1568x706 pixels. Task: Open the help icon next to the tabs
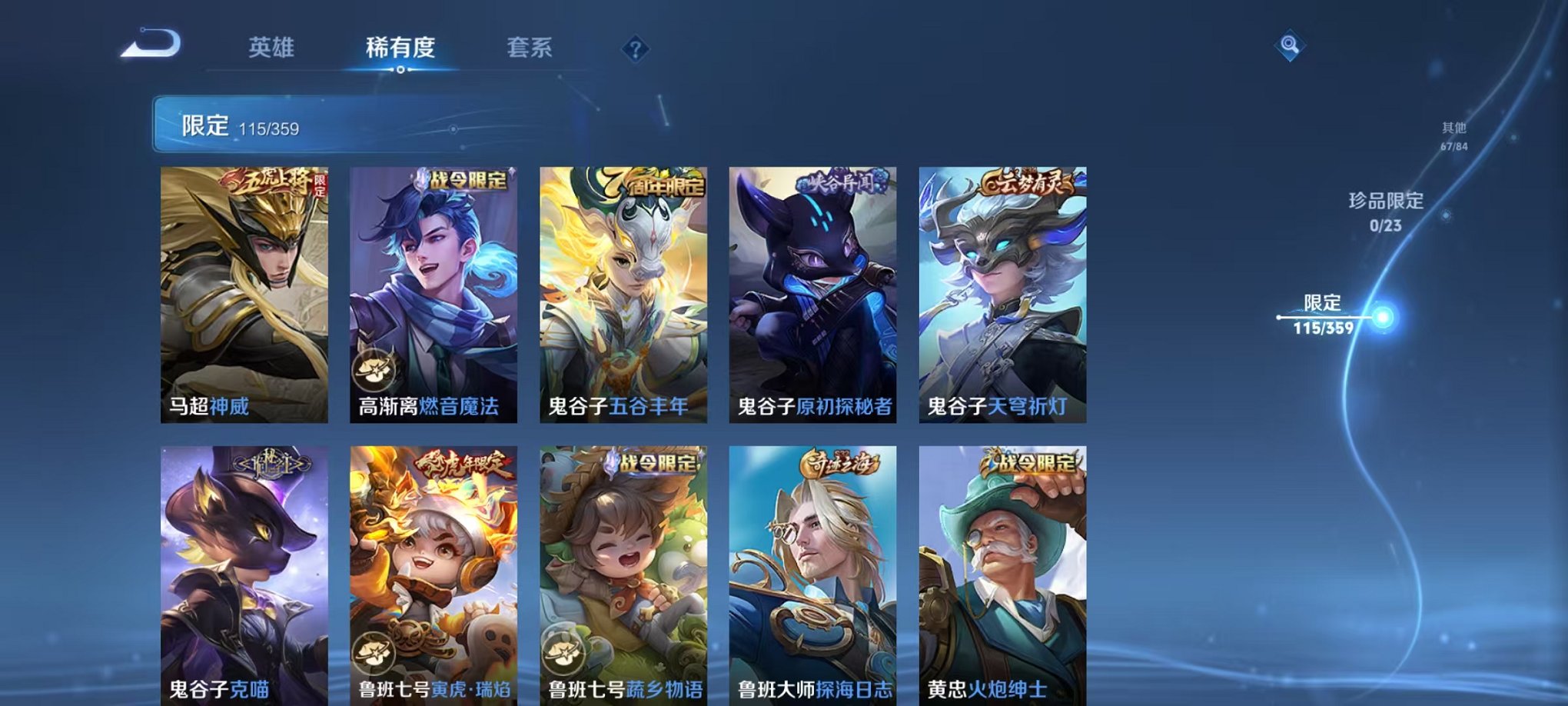633,50
